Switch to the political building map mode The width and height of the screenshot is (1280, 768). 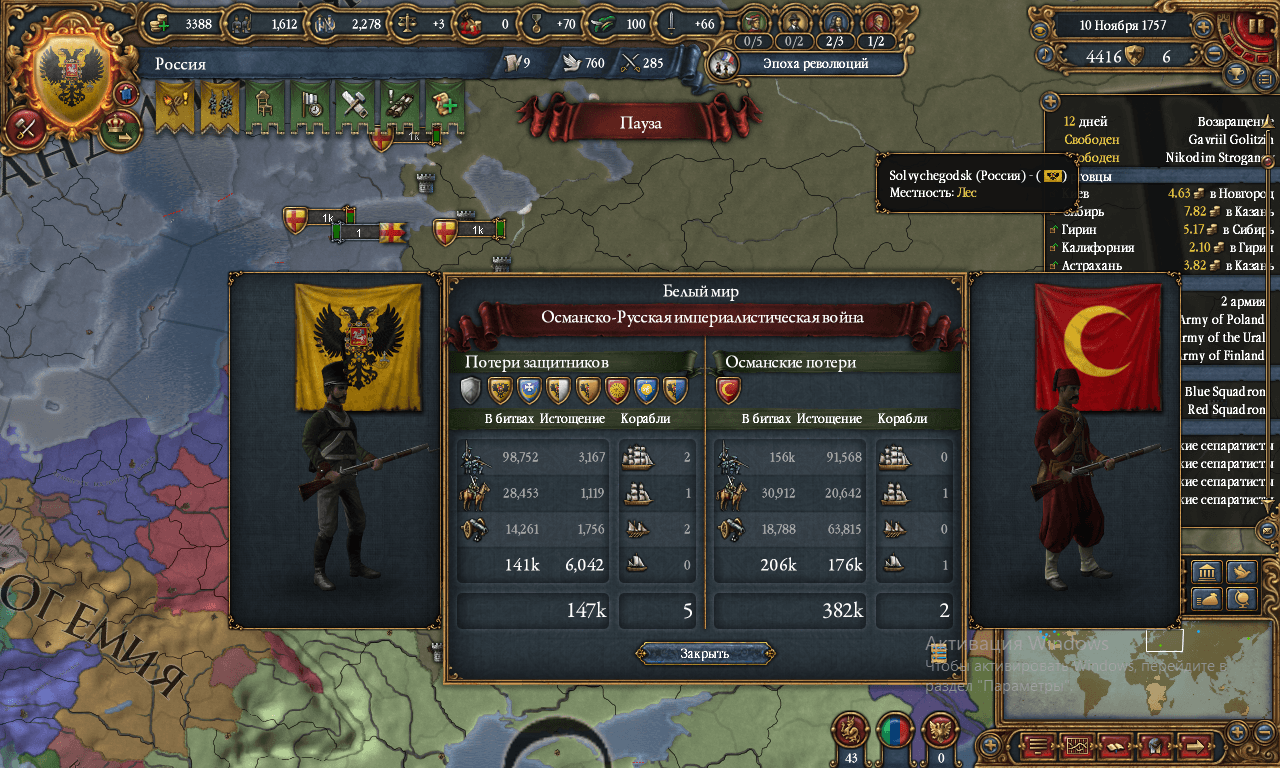[1206, 572]
